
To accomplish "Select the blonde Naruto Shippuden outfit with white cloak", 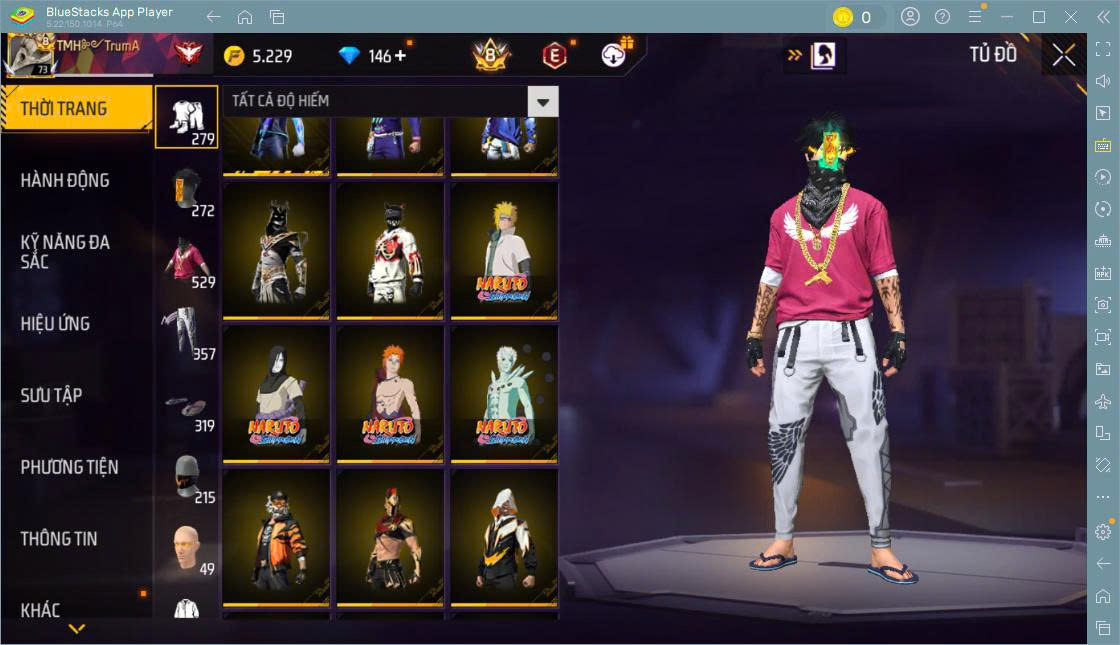I will click(504, 250).
